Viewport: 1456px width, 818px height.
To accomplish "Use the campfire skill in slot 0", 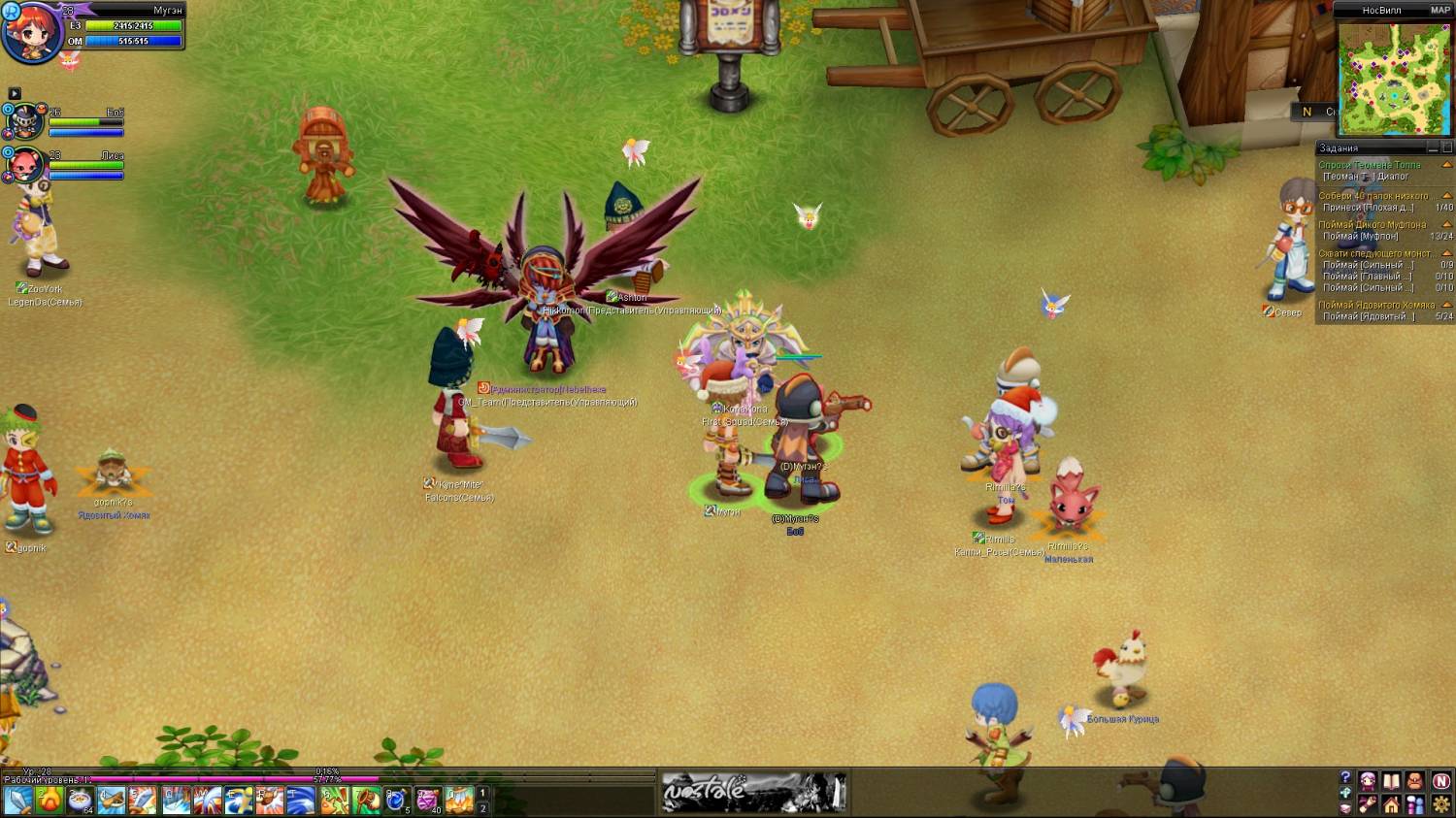I will click(x=459, y=801).
